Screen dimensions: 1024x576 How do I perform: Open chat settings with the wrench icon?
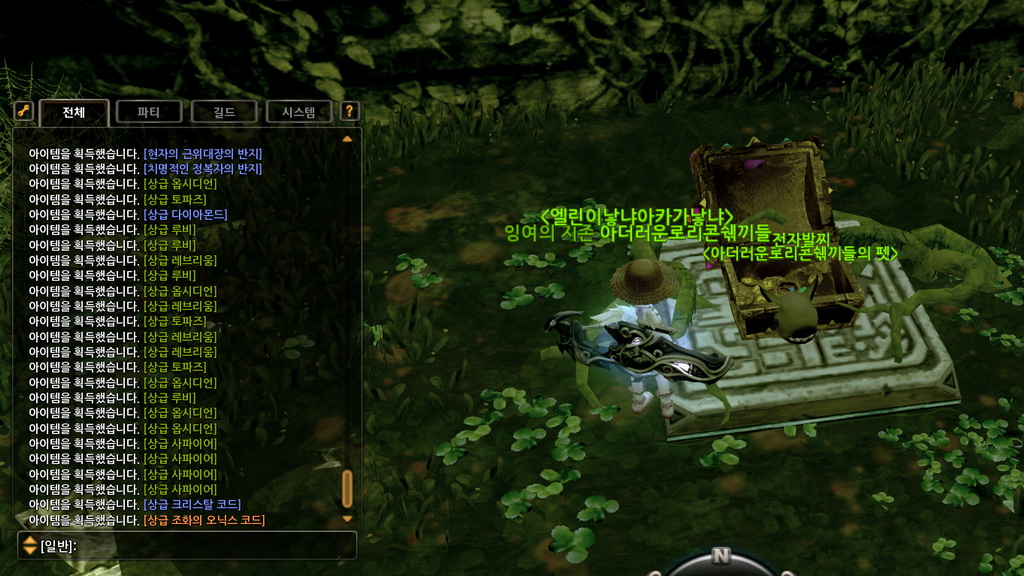click(x=24, y=112)
